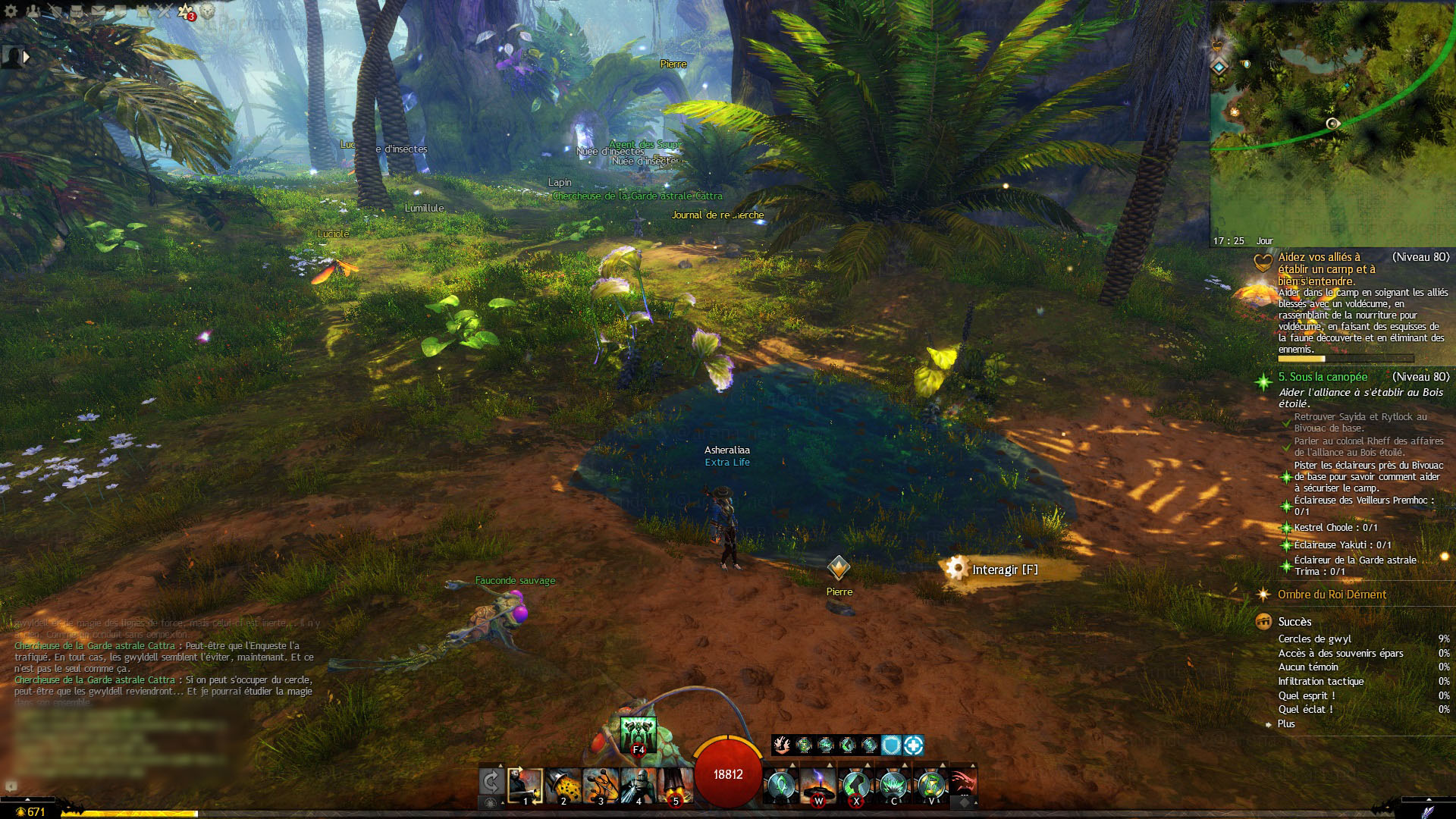Expand achievements list with Plus
The height and width of the screenshot is (819, 1456).
point(1286,724)
